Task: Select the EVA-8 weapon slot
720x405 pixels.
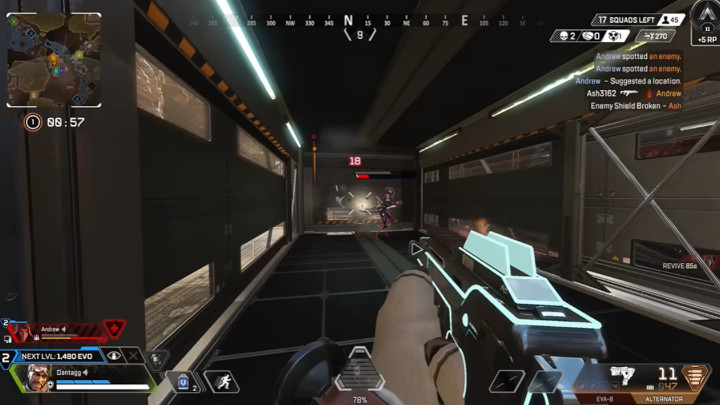Action: (605, 398)
